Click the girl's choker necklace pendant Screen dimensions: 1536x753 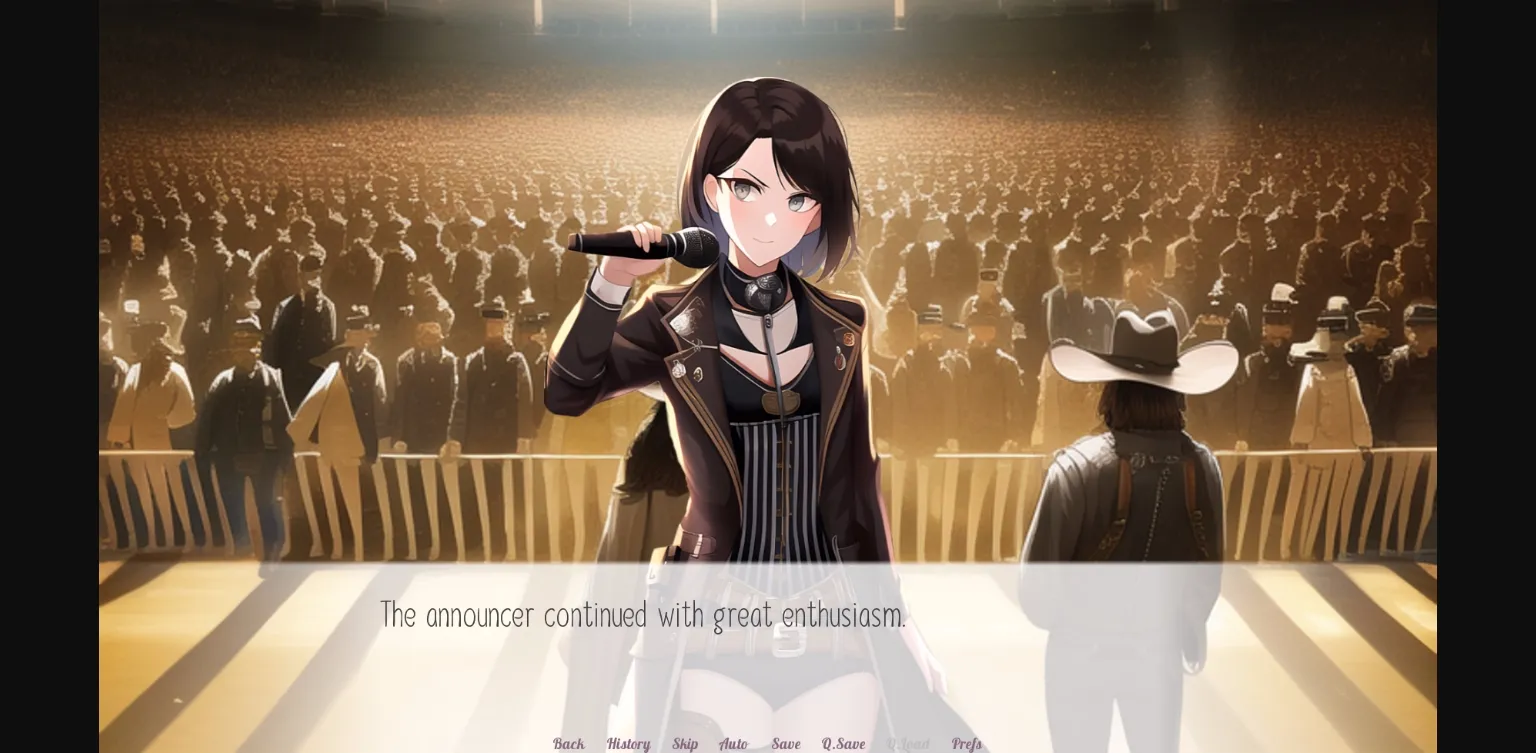pyautogui.click(x=760, y=295)
